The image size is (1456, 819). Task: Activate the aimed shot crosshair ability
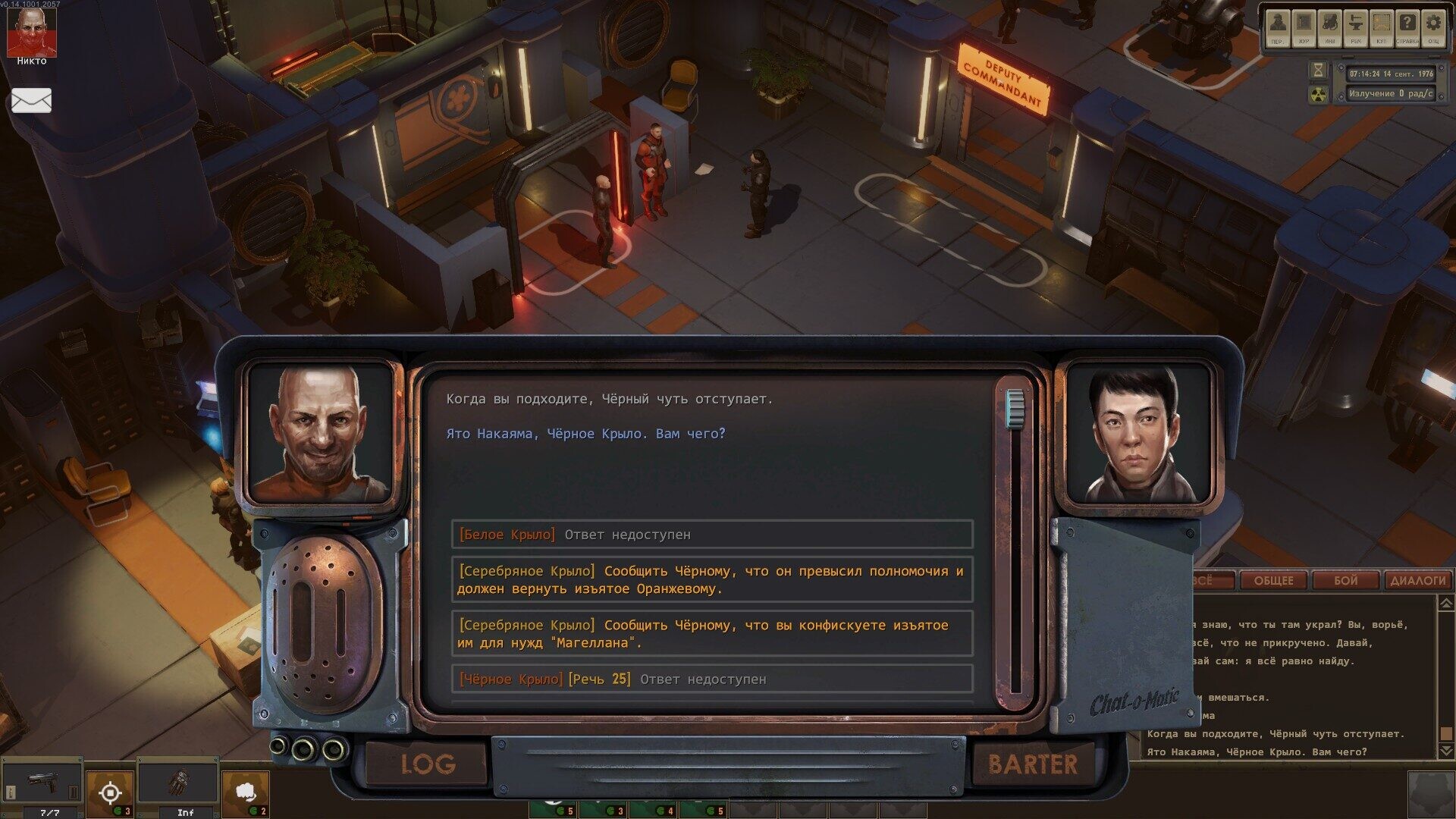pyautogui.click(x=110, y=793)
